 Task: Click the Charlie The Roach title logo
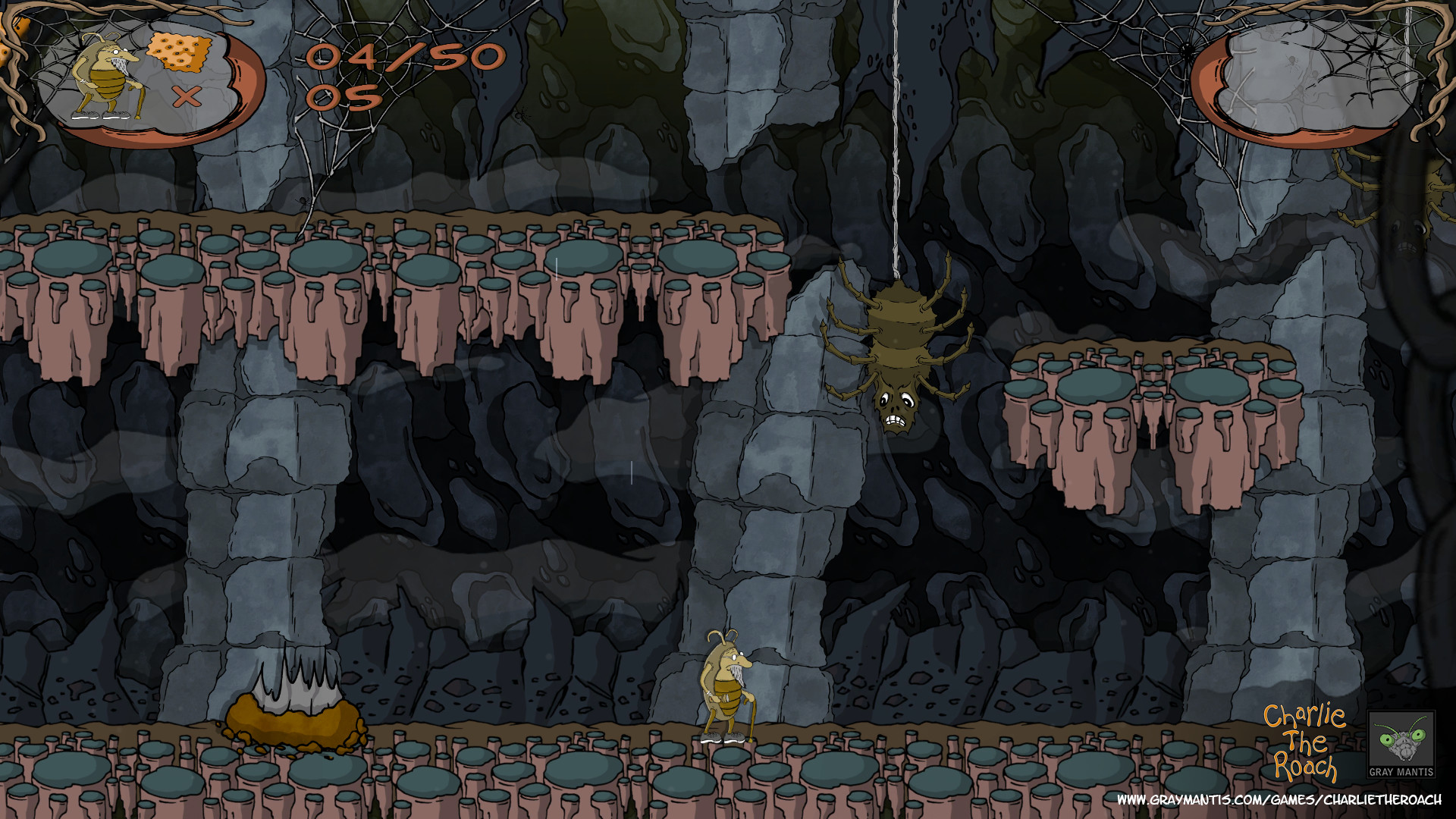(x=1304, y=743)
